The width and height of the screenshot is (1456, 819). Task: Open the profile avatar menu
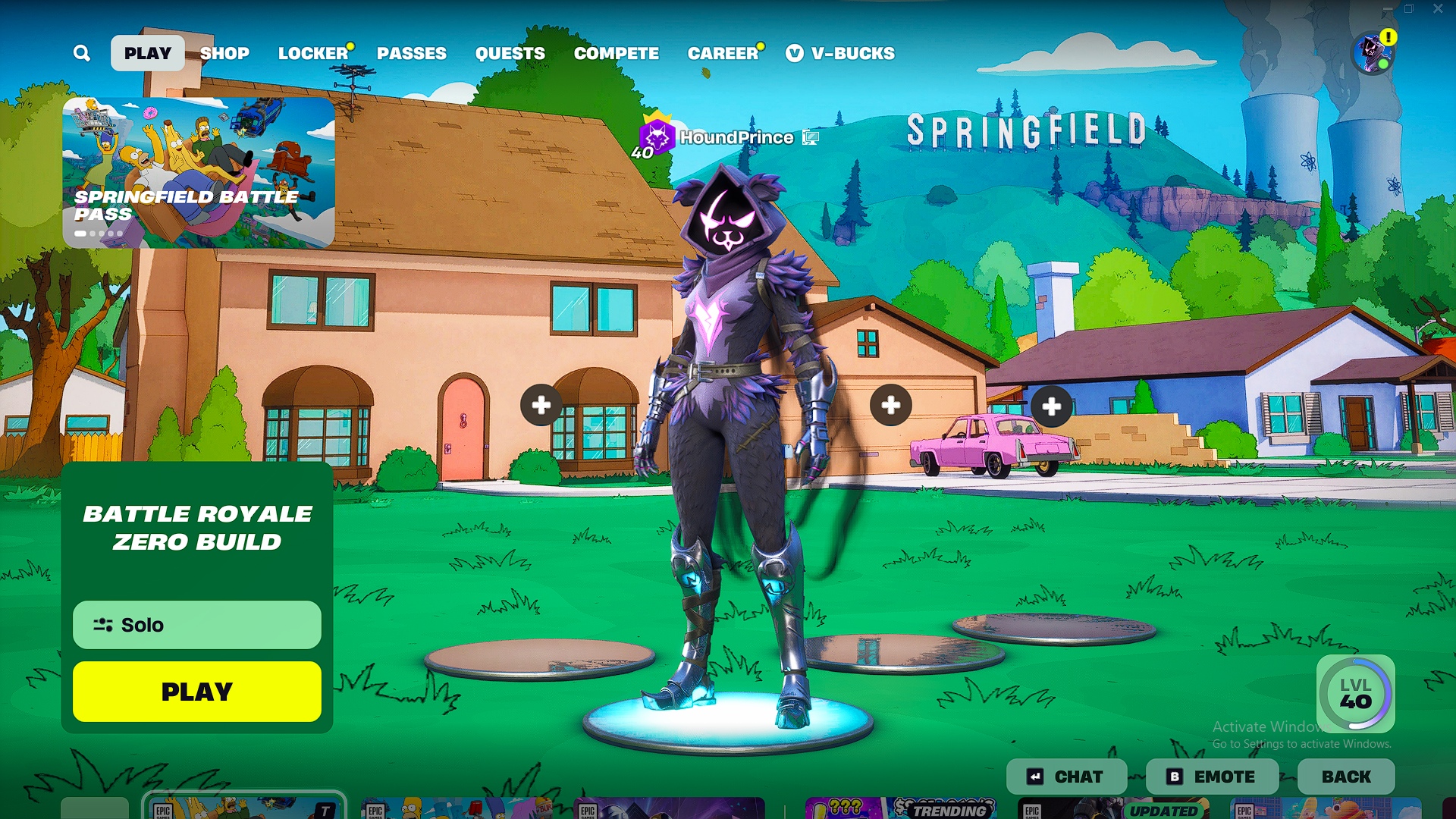(1373, 53)
